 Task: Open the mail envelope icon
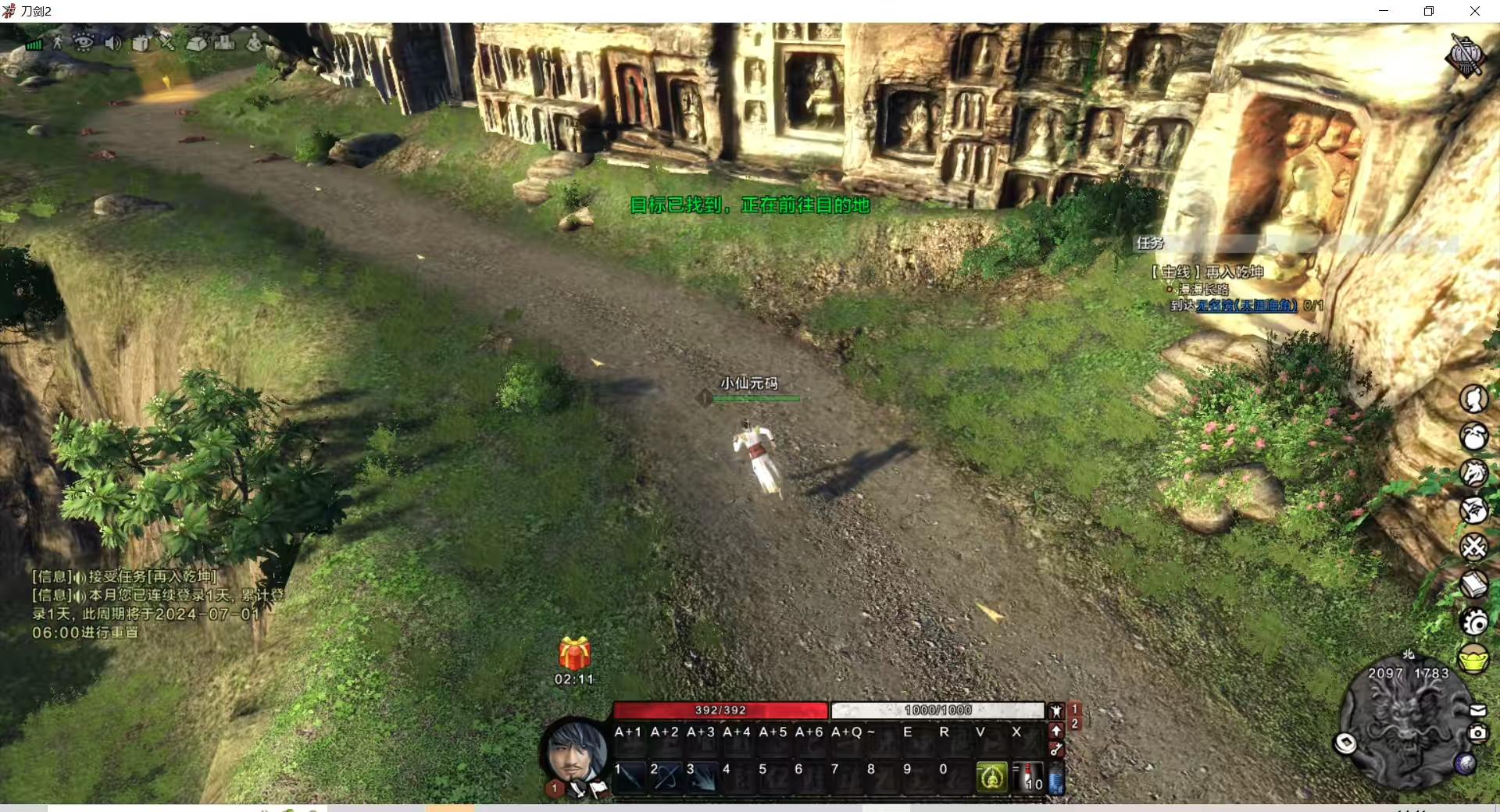point(1477,710)
